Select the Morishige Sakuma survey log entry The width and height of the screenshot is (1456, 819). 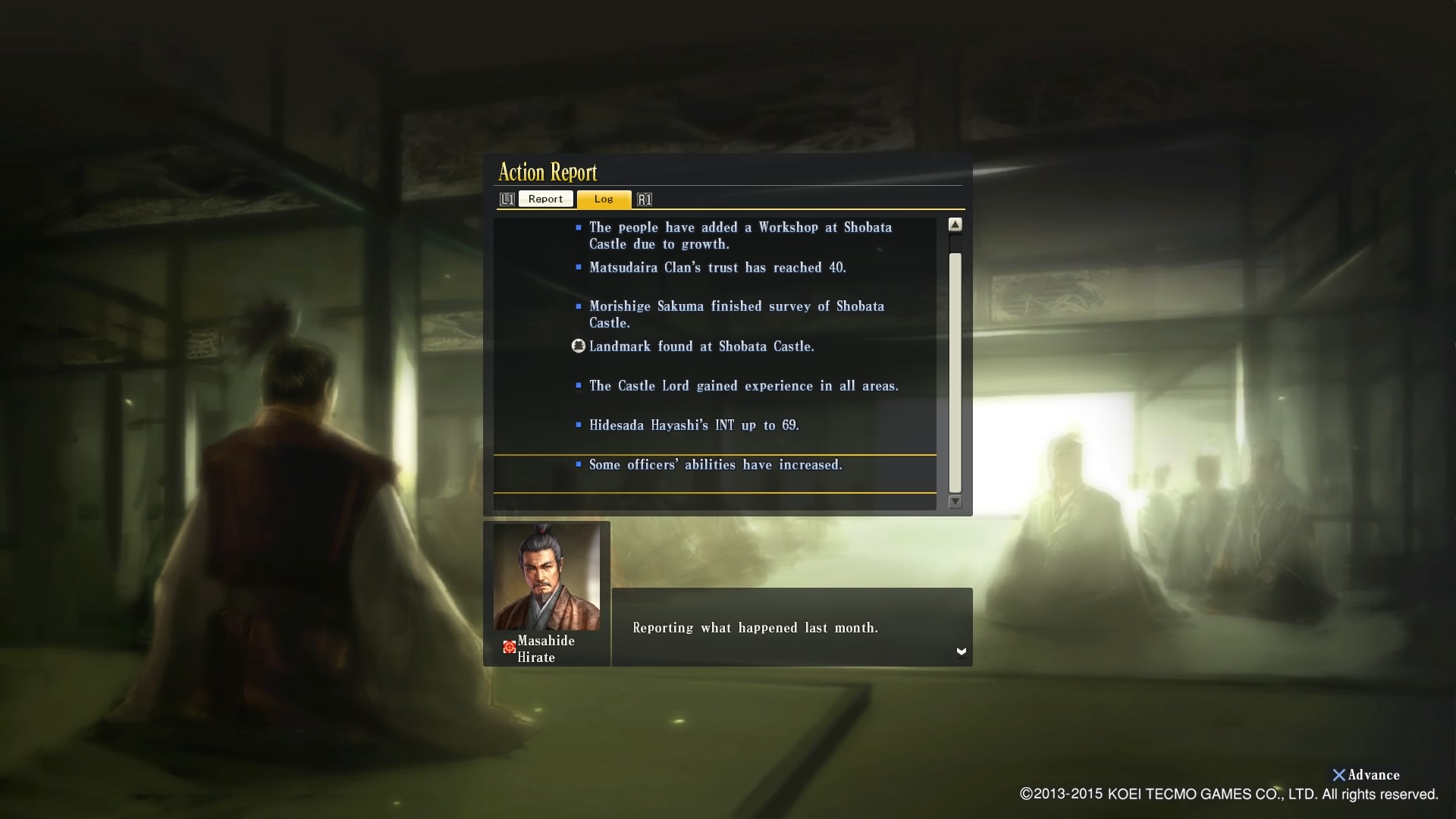pyautogui.click(x=737, y=314)
